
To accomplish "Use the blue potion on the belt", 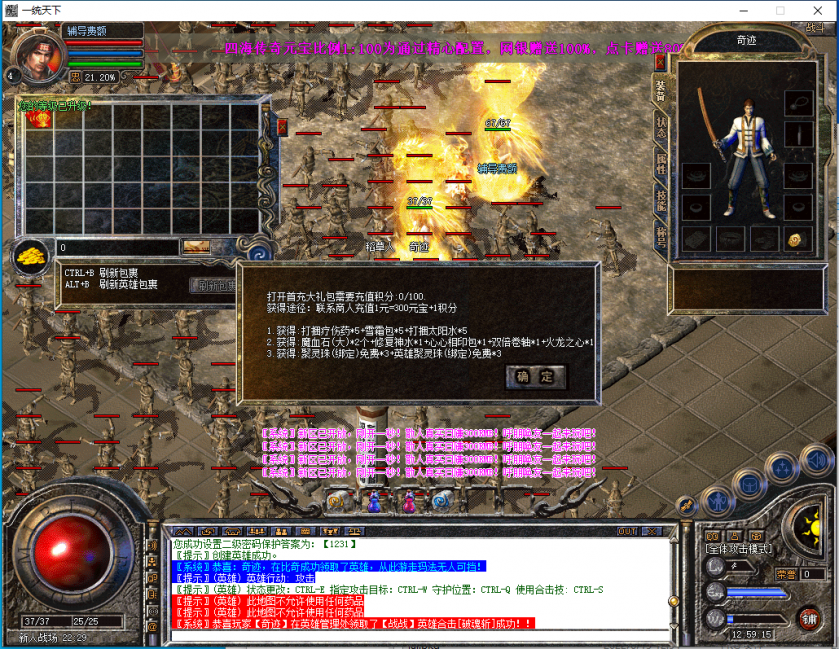I will [x=375, y=499].
